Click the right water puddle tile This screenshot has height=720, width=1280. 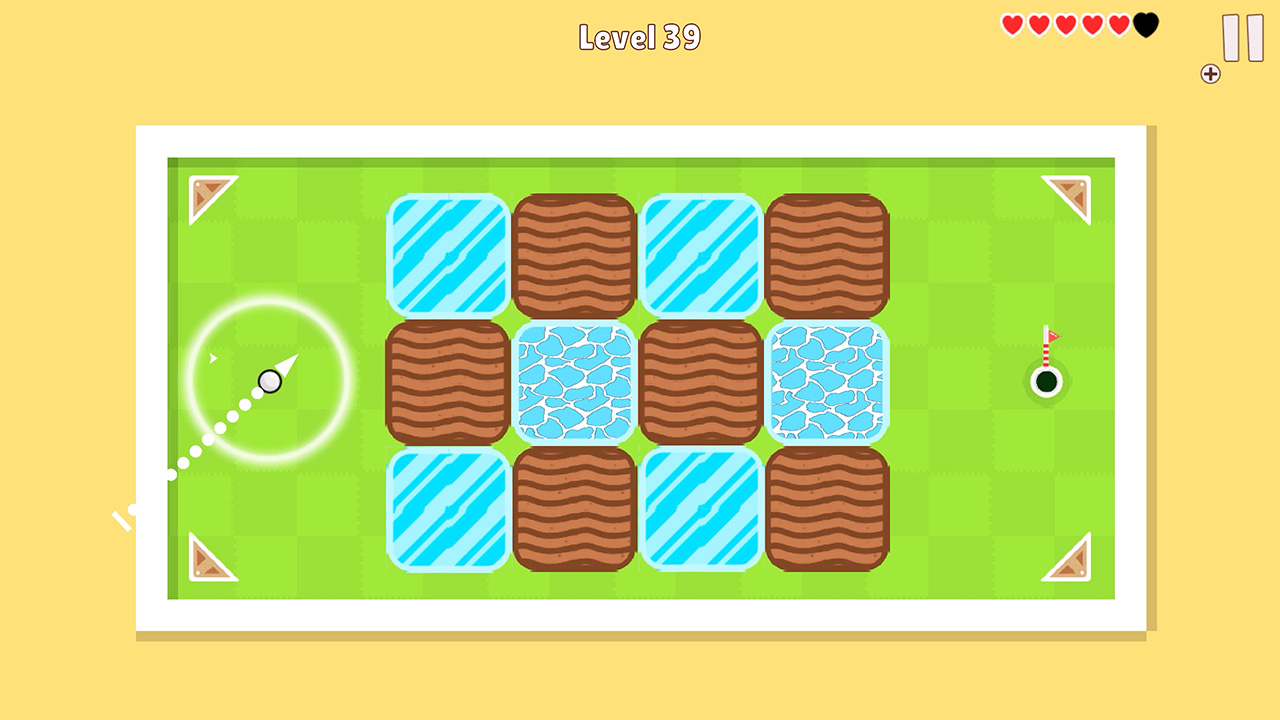point(829,380)
